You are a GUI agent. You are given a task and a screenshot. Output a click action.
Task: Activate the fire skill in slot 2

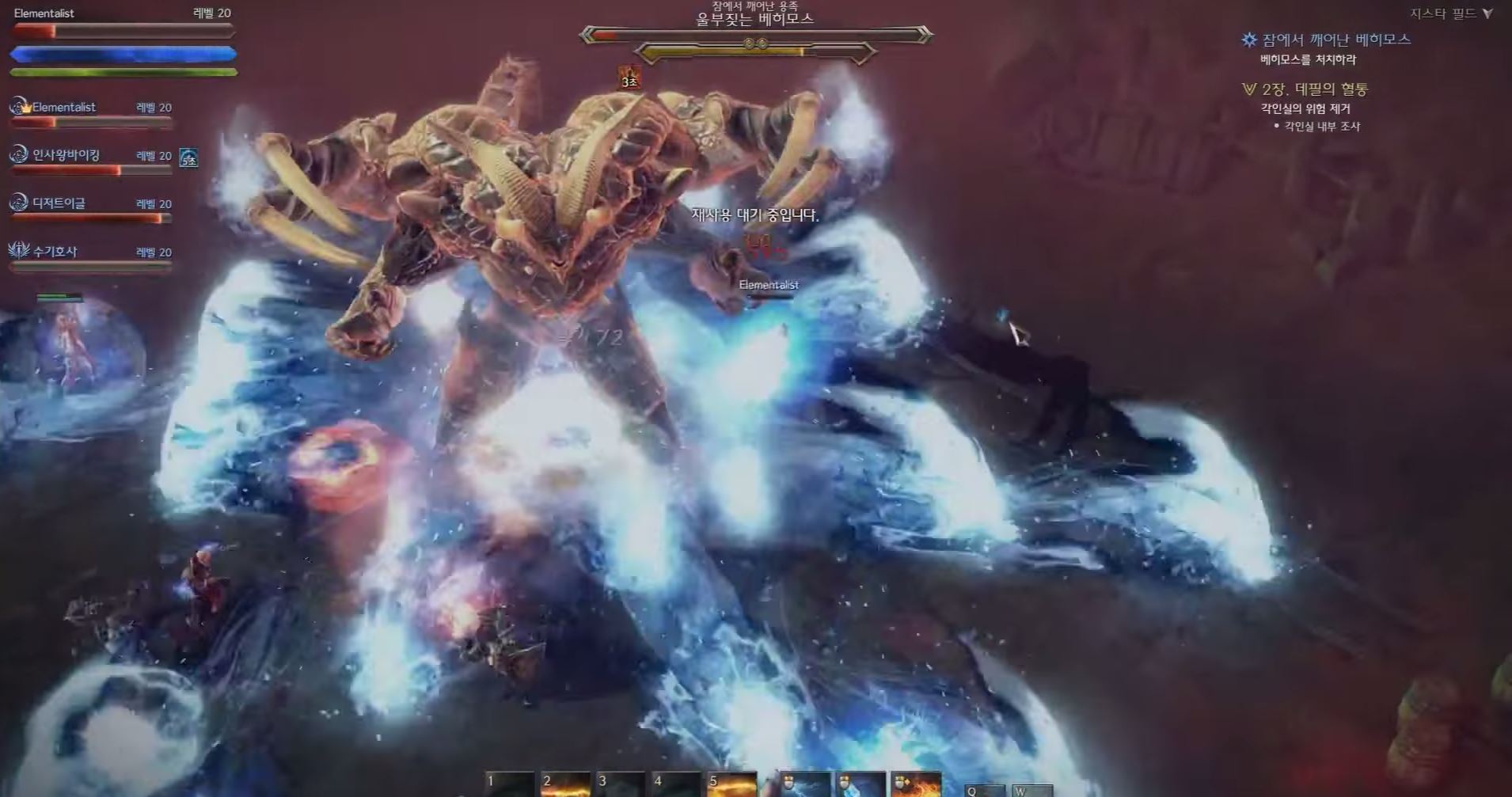pos(564,784)
